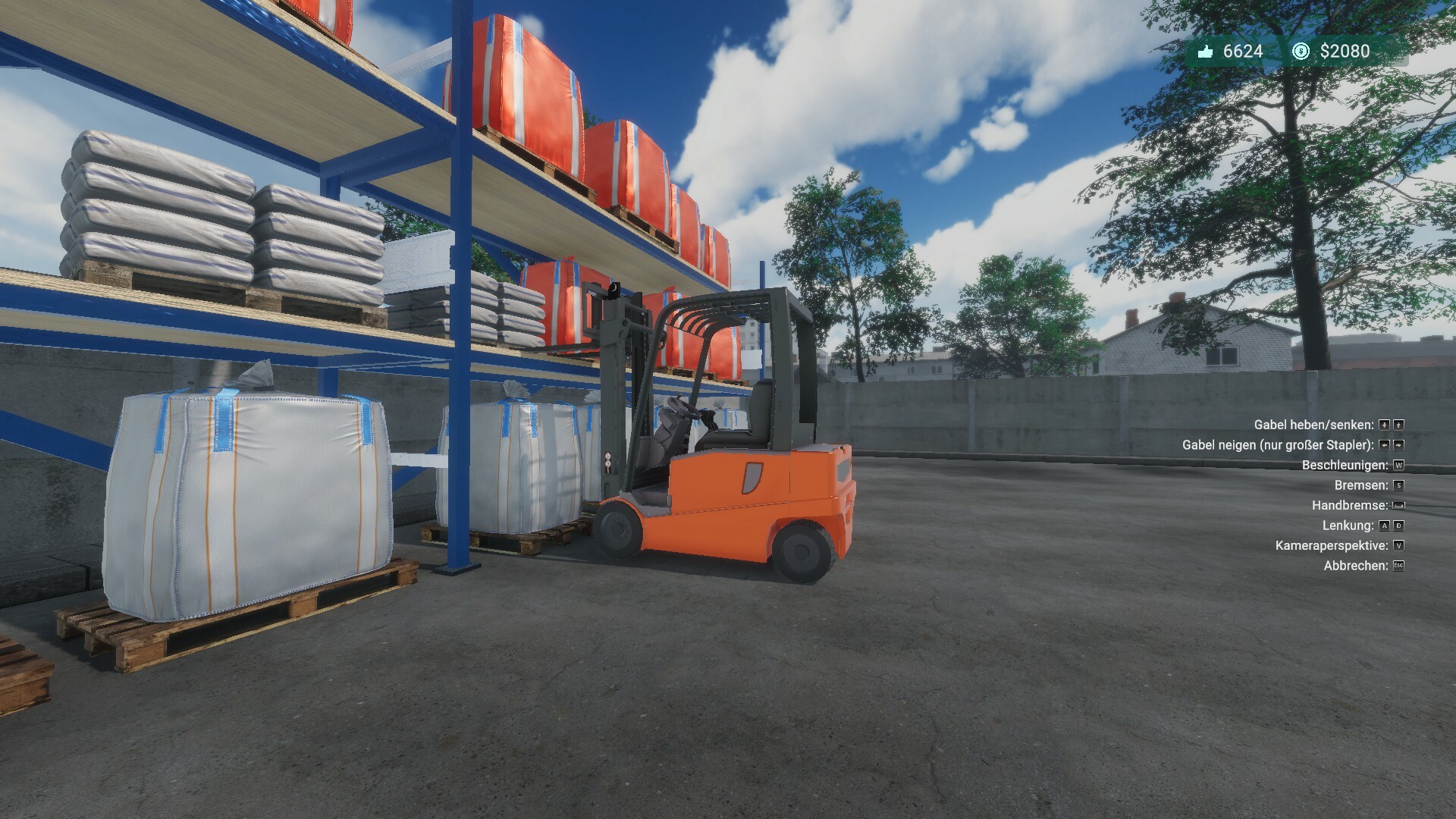Click the up-arrow key icon for Gabel heben

click(x=1398, y=426)
